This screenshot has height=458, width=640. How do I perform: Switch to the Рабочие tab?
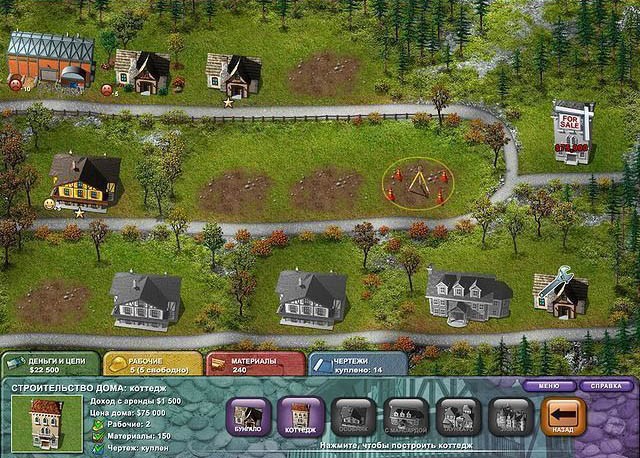[x=151, y=363]
